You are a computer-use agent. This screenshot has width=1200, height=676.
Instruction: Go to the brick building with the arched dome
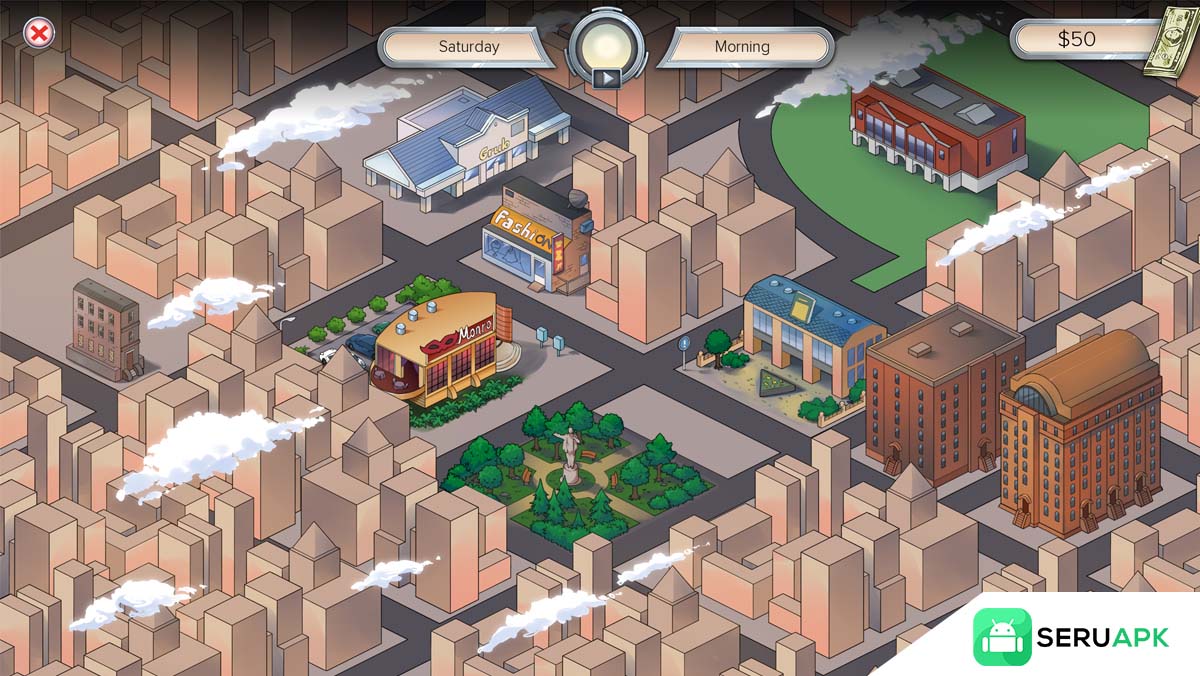point(1080,432)
